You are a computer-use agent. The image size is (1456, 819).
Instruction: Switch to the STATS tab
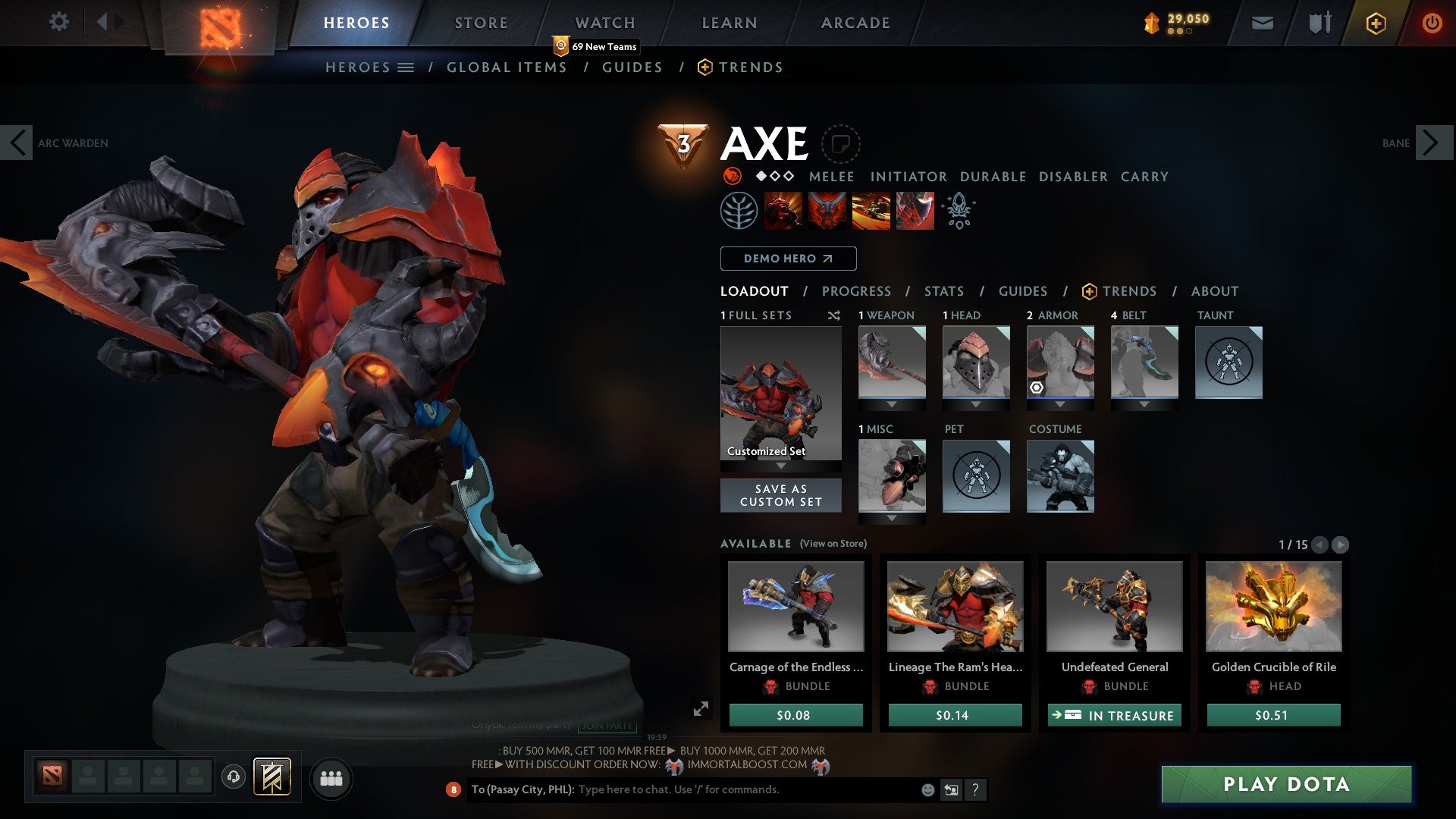tap(943, 290)
